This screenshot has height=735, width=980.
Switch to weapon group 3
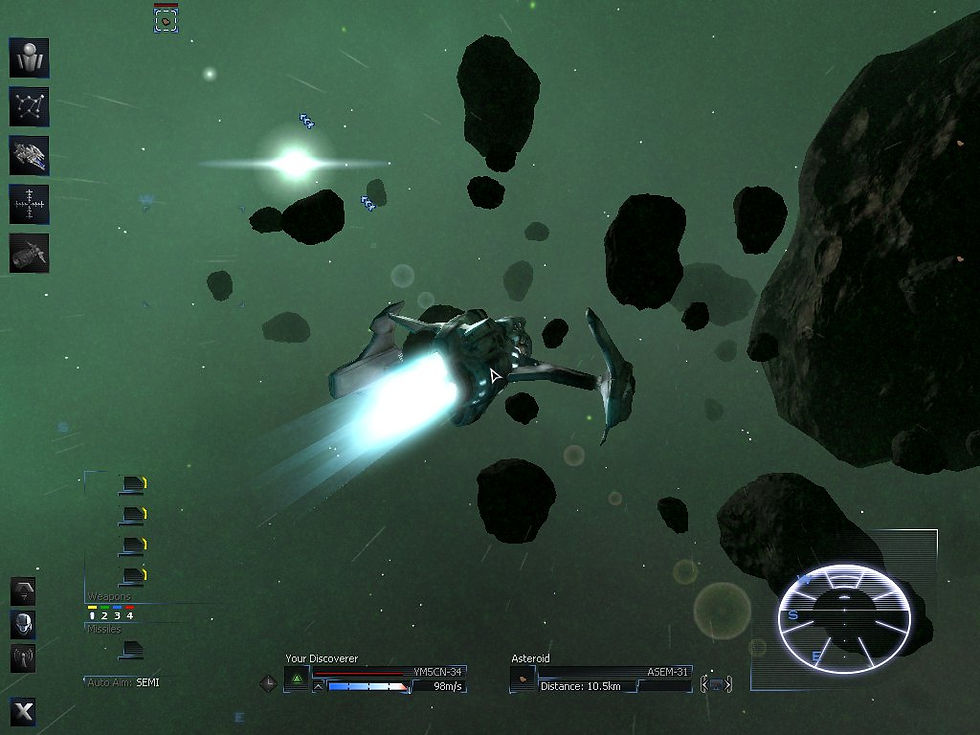coord(117,615)
